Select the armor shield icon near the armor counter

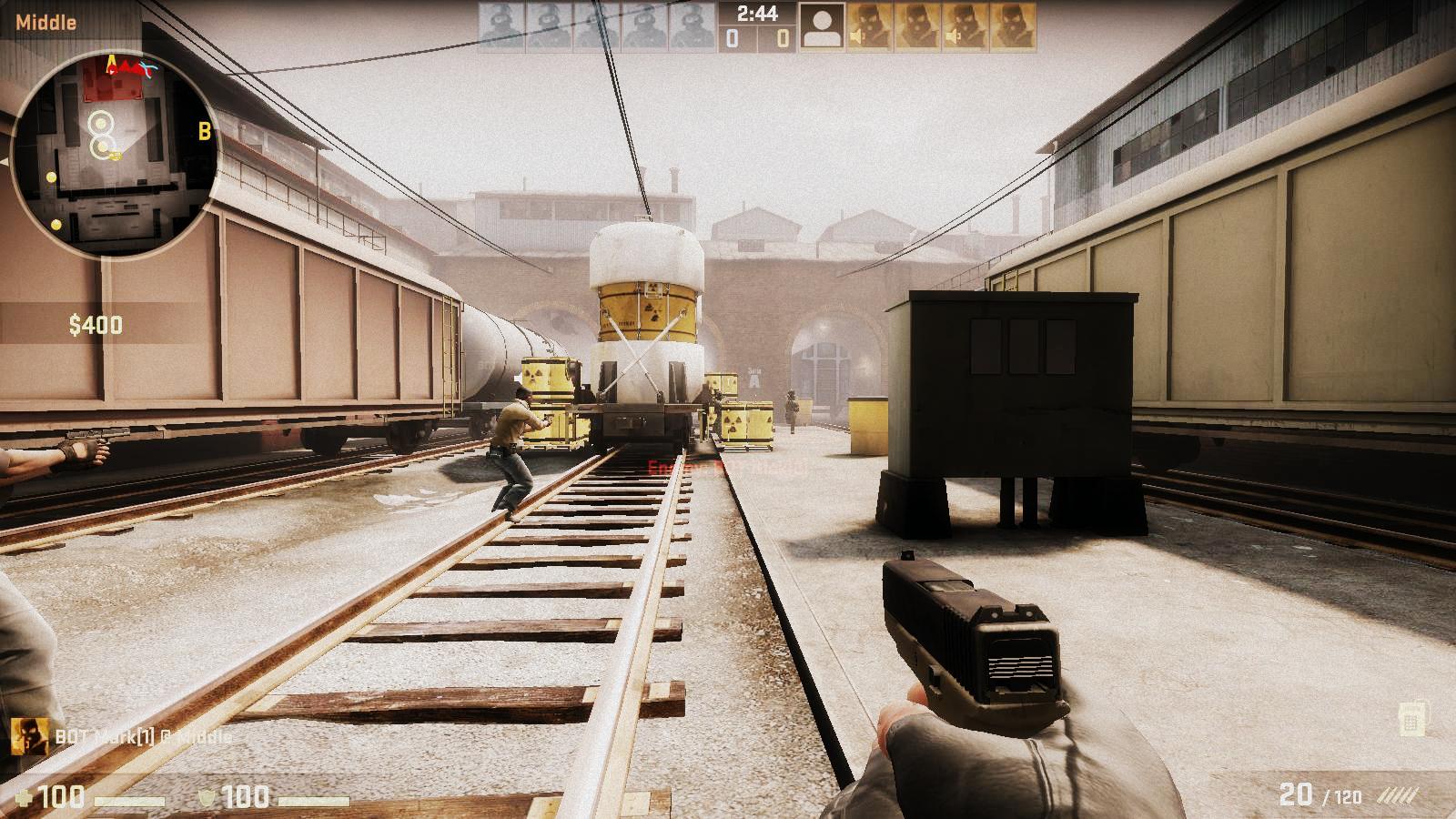coord(207,796)
